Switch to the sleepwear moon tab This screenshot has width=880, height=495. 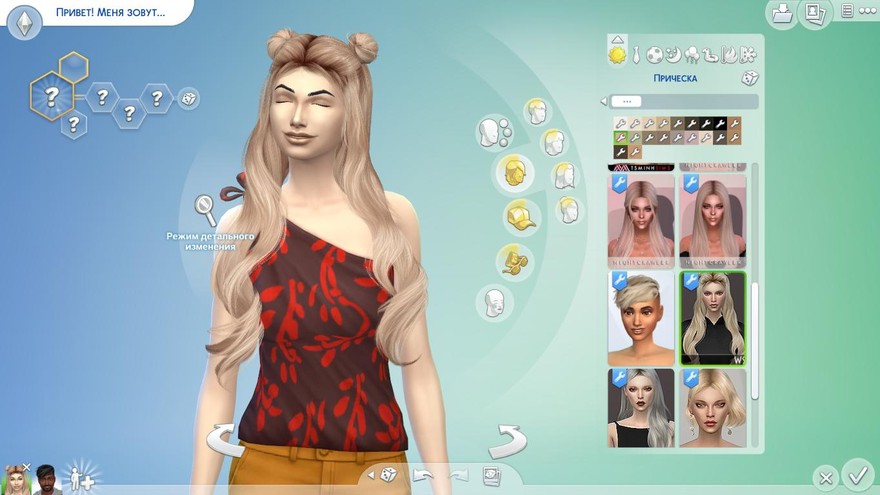click(x=672, y=54)
